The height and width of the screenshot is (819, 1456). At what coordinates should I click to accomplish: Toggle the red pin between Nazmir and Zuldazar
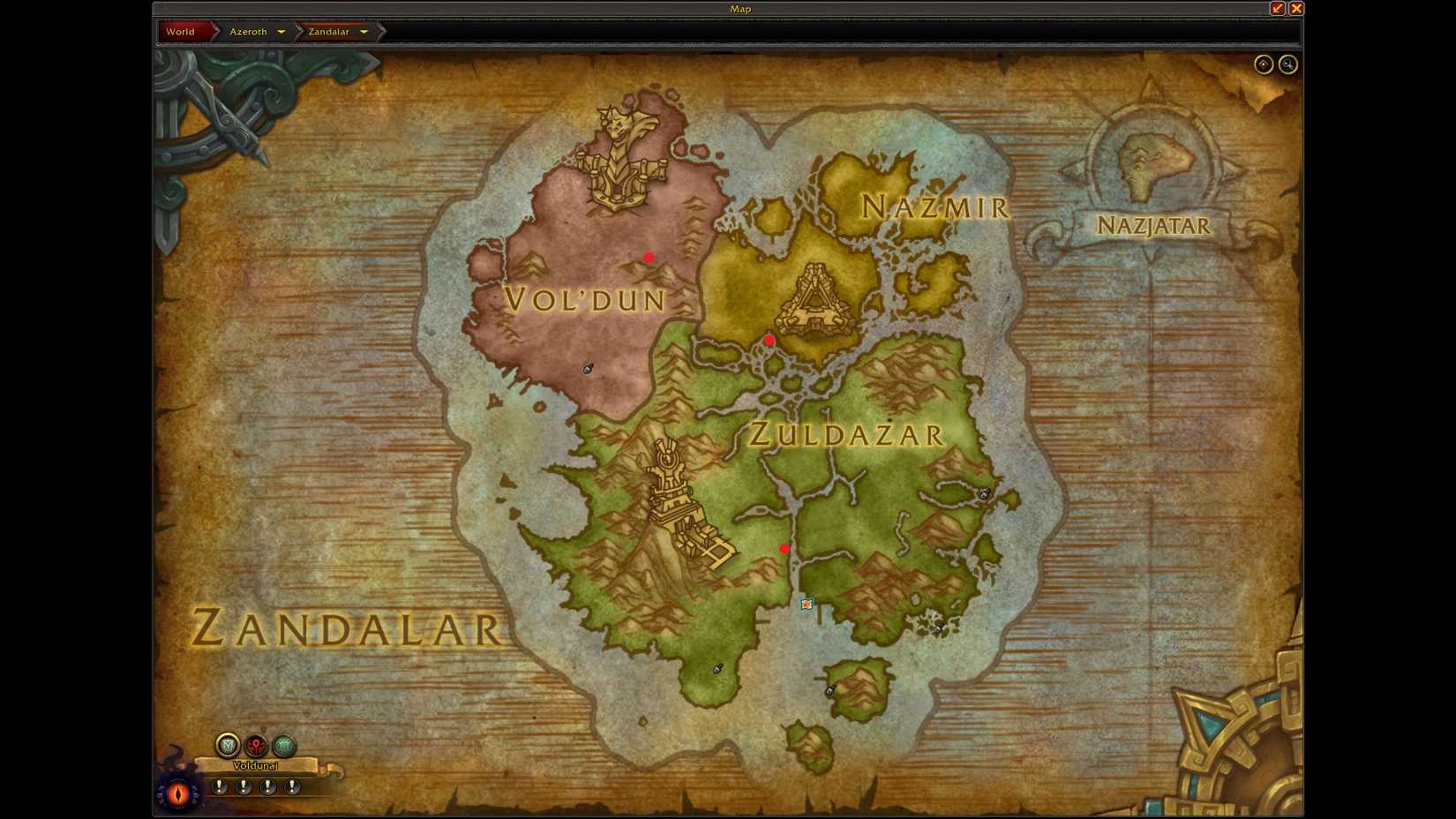(769, 339)
